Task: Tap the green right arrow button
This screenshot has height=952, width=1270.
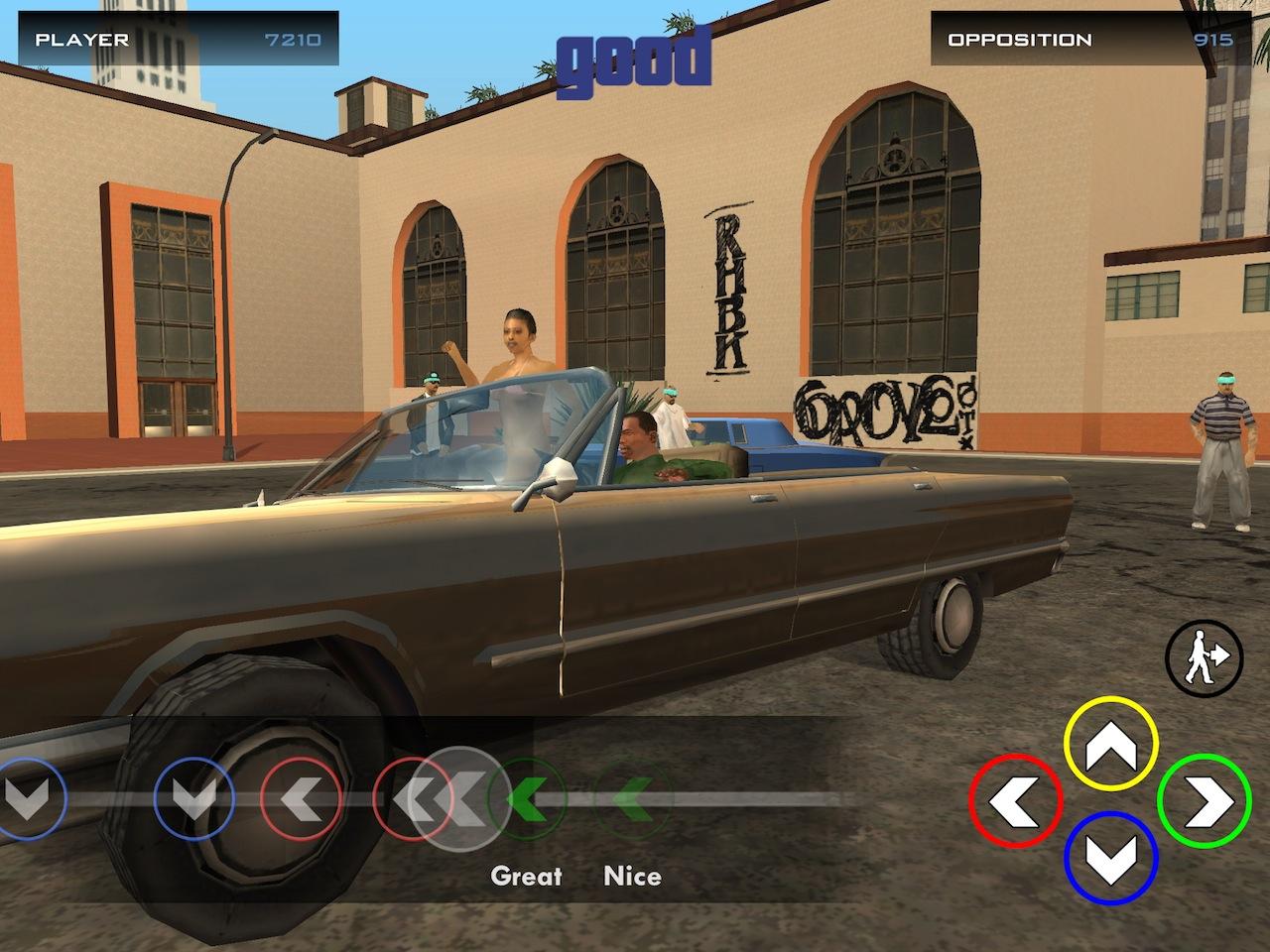Action: (1205, 801)
